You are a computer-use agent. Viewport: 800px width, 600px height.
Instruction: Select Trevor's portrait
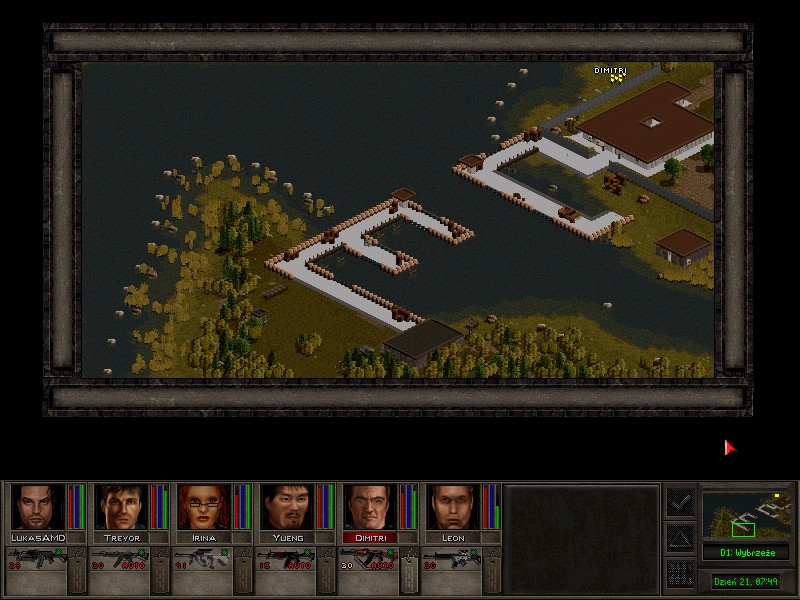coord(121,508)
